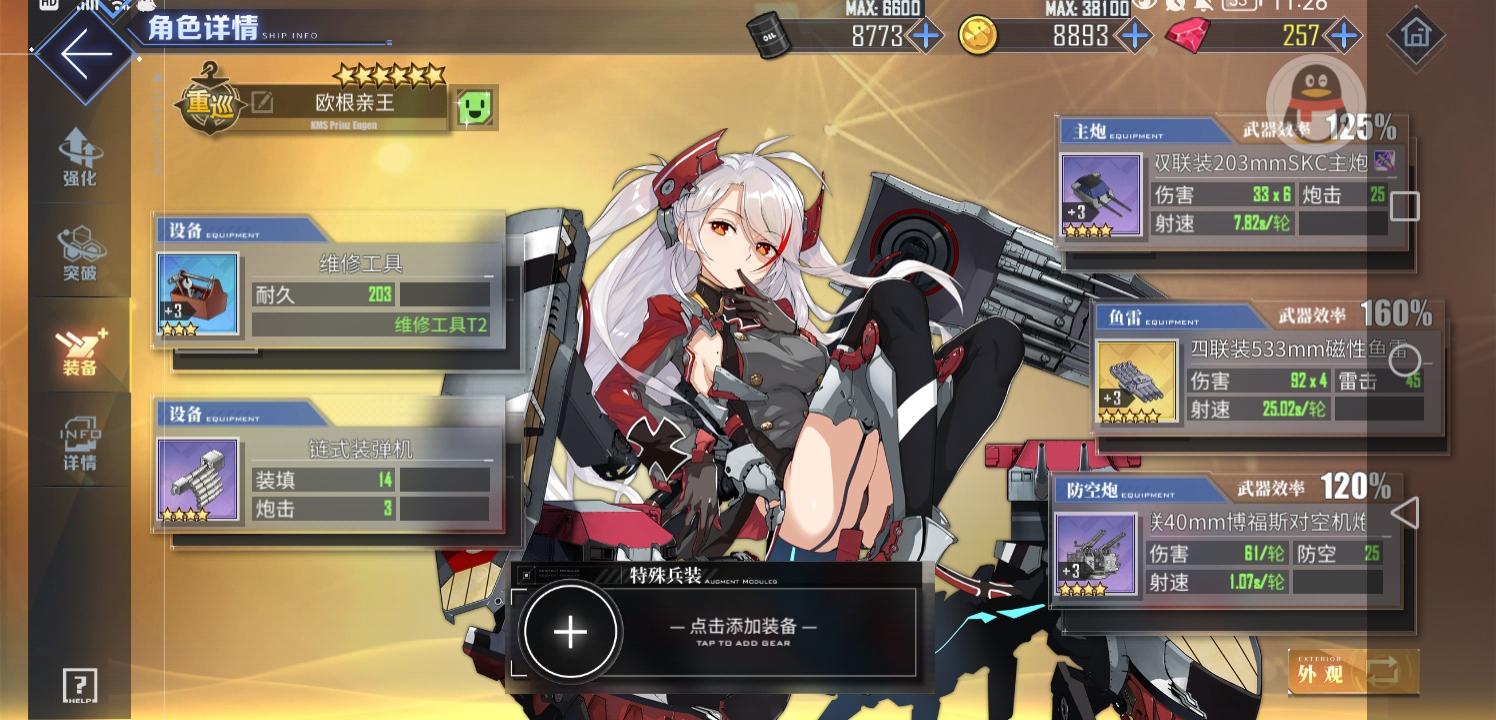Click the pencil edit icon beside ship name

[263, 101]
